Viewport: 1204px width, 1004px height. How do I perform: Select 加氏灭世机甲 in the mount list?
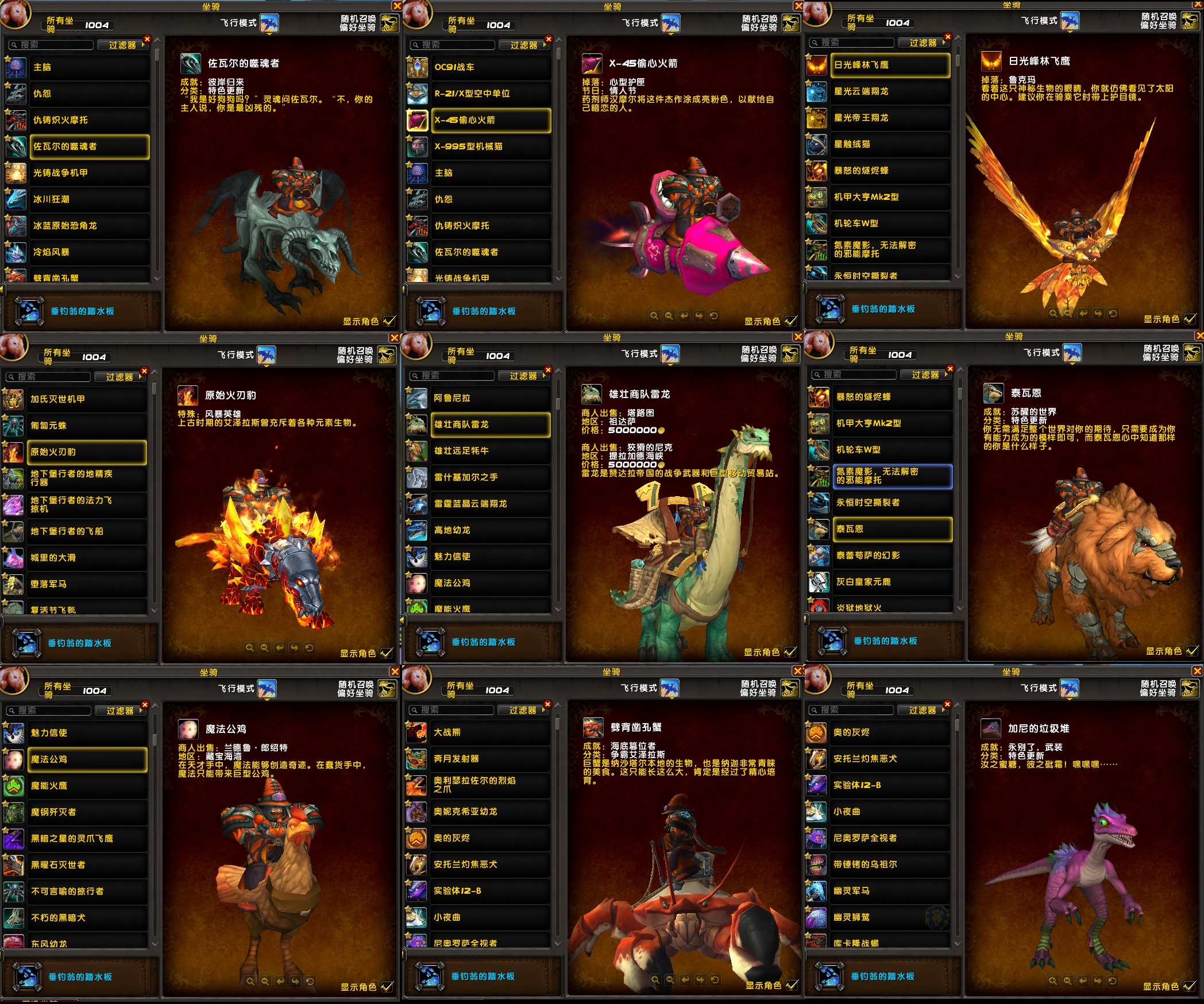[86, 399]
